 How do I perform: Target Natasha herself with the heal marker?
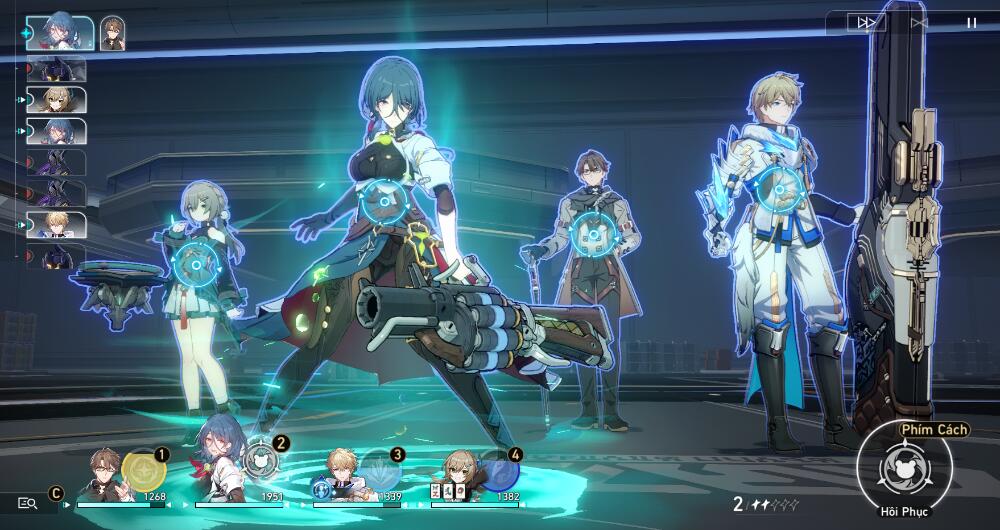384,199
